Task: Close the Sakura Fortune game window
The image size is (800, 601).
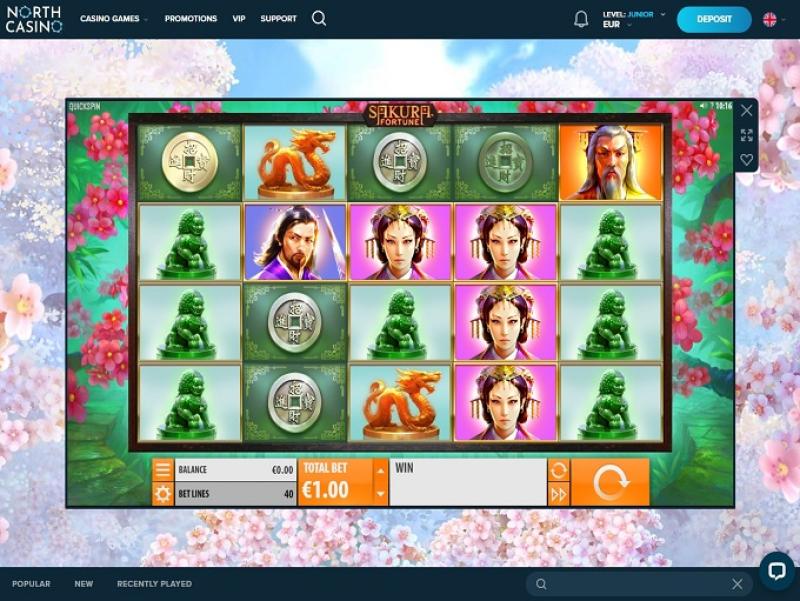Action: tap(746, 111)
